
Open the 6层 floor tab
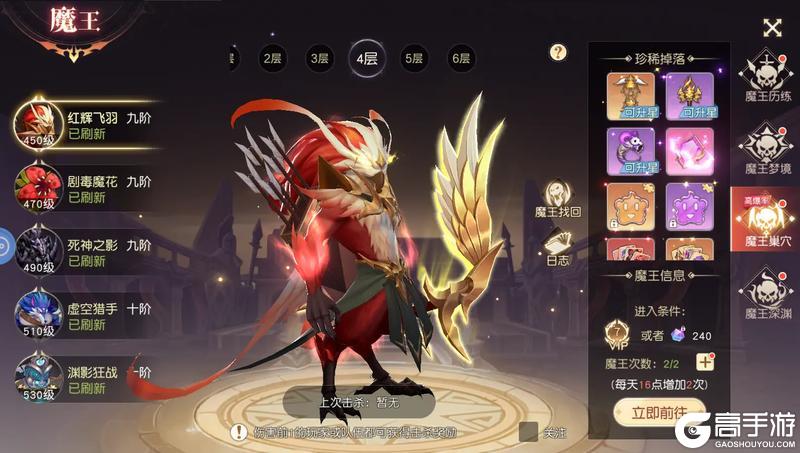tap(460, 59)
